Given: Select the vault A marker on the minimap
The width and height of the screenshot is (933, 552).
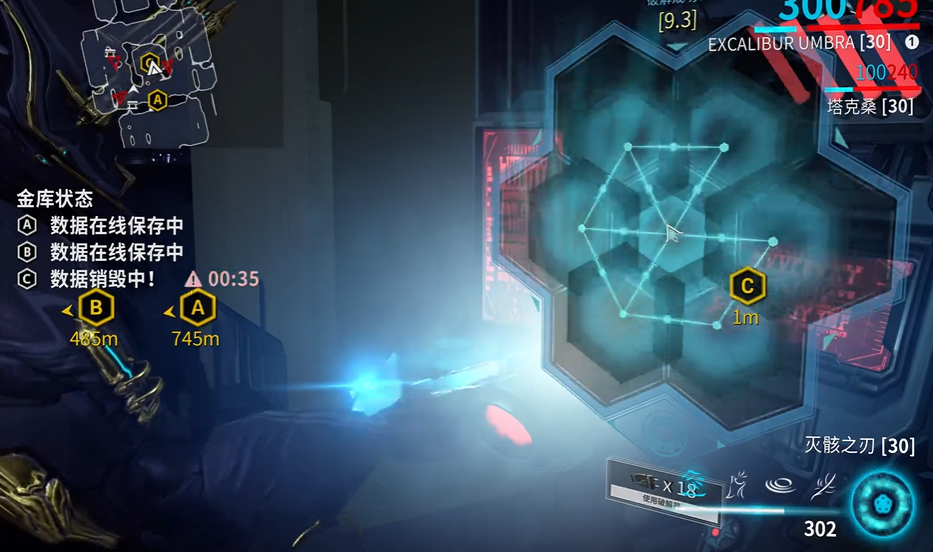Looking at the screenshot, I should coord(157,100).
